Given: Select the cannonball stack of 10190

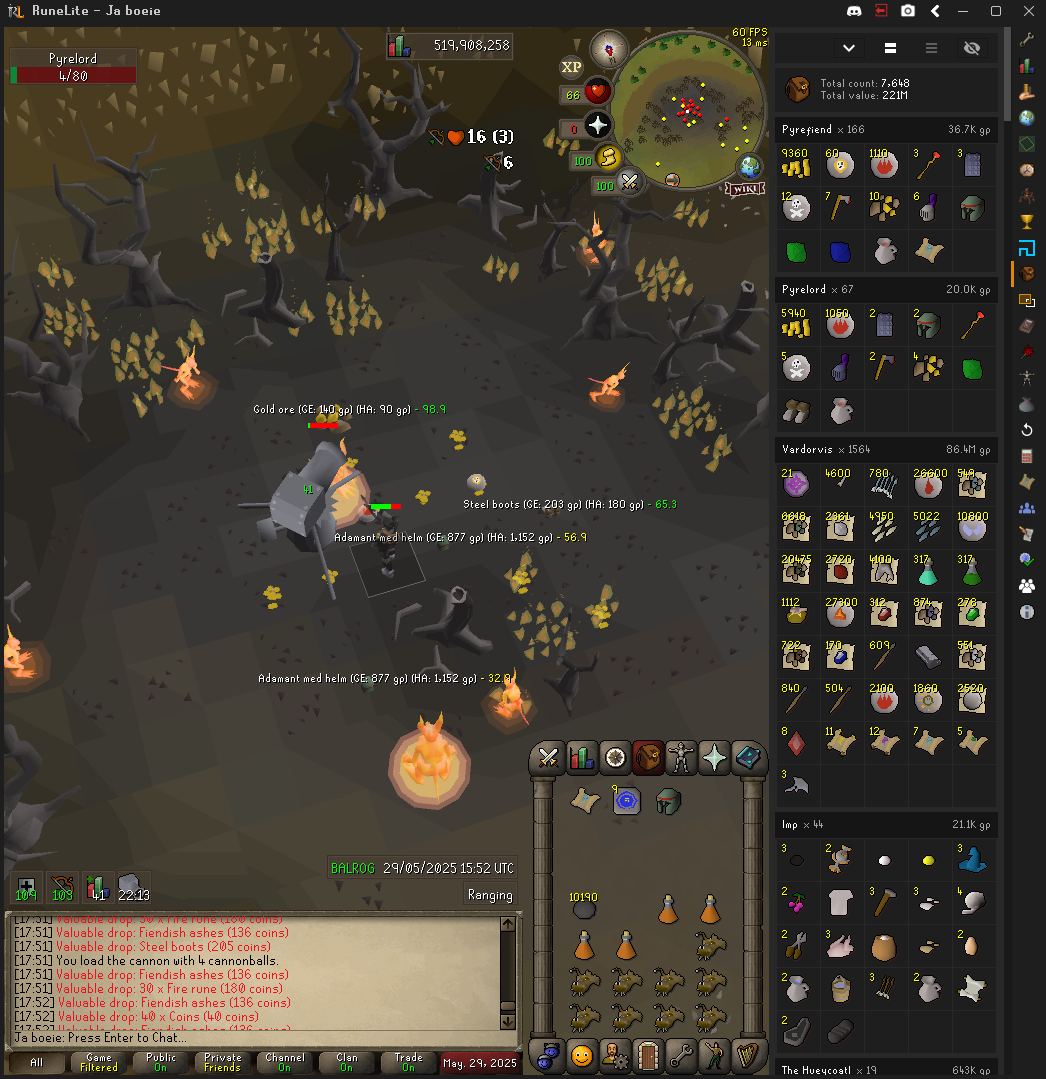Looking at the screenshot, I should [x=584, y=906].
